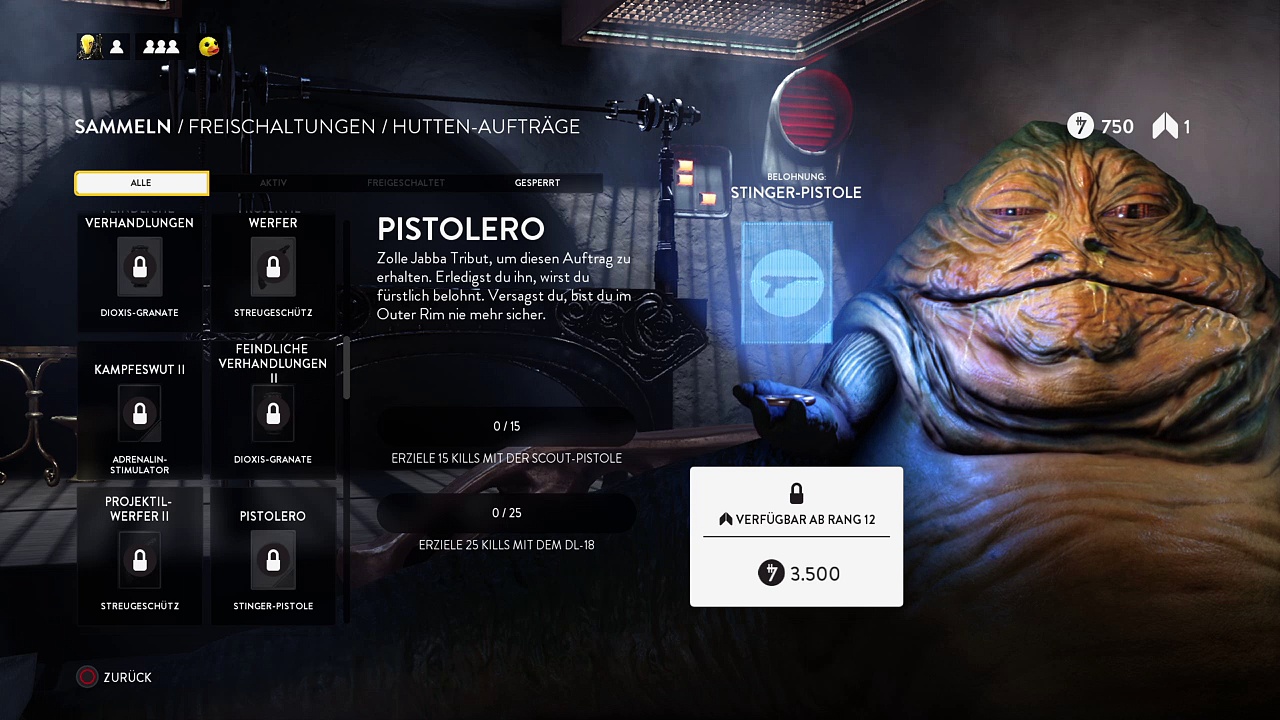Go to SAMMELN in the breadcrumb

pos(123,127)
